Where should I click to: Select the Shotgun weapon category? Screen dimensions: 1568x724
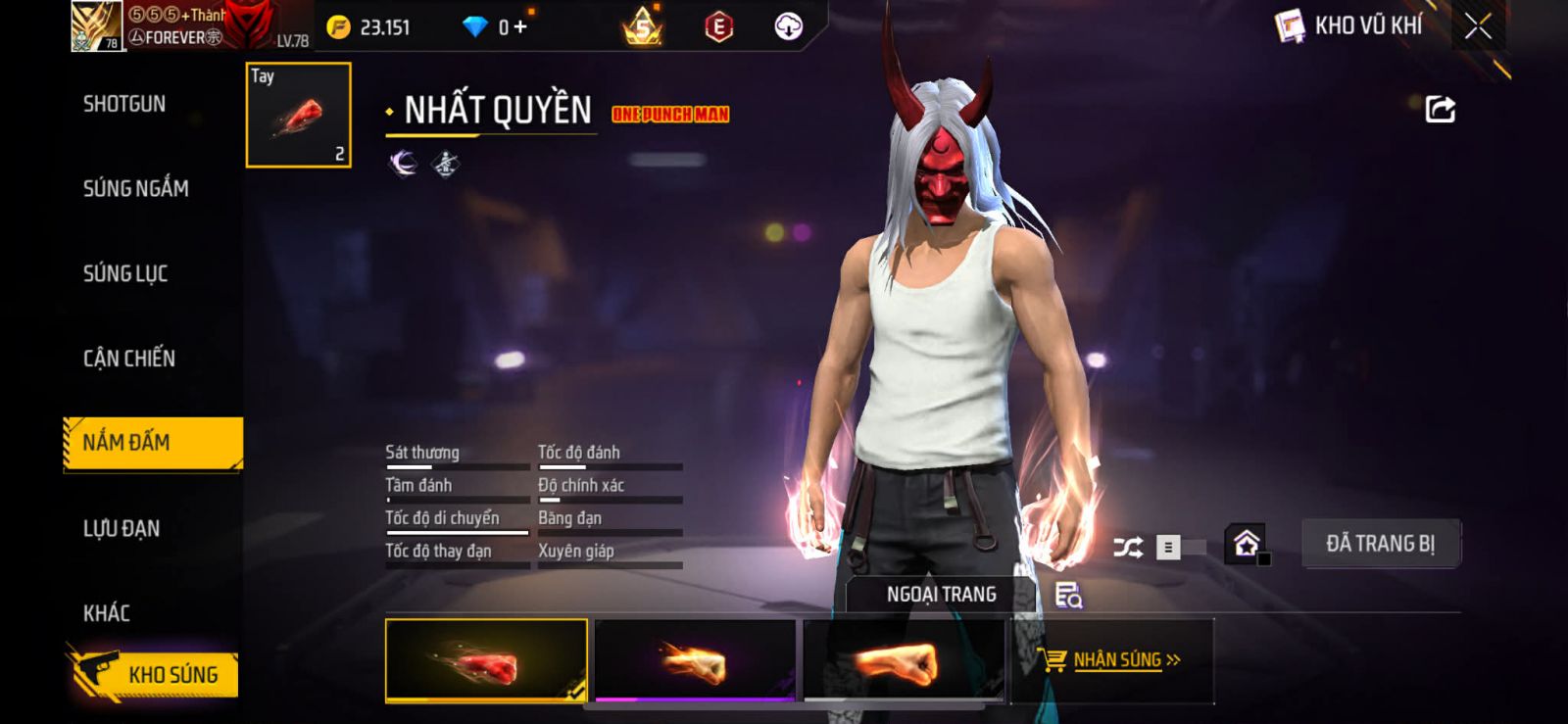(x=124, y=104)
